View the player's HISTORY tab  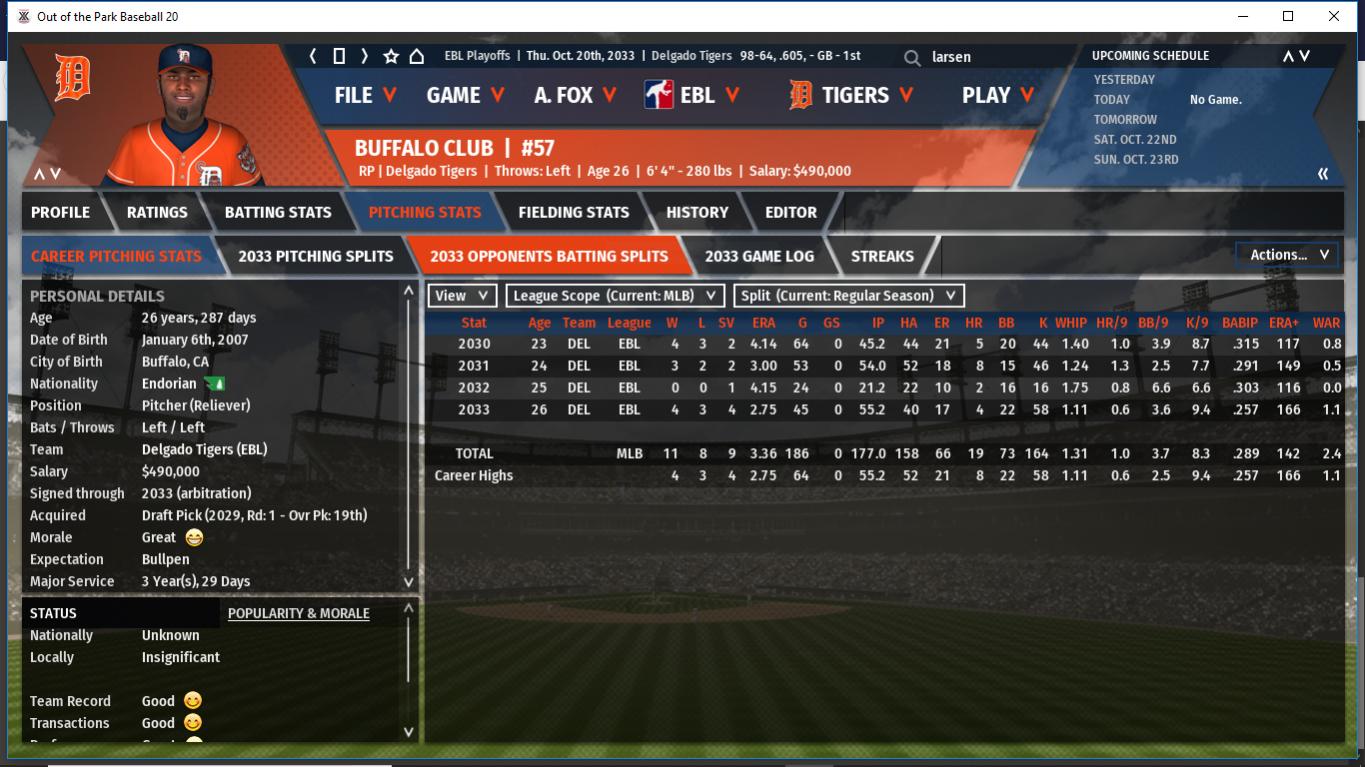pos(697,212)
